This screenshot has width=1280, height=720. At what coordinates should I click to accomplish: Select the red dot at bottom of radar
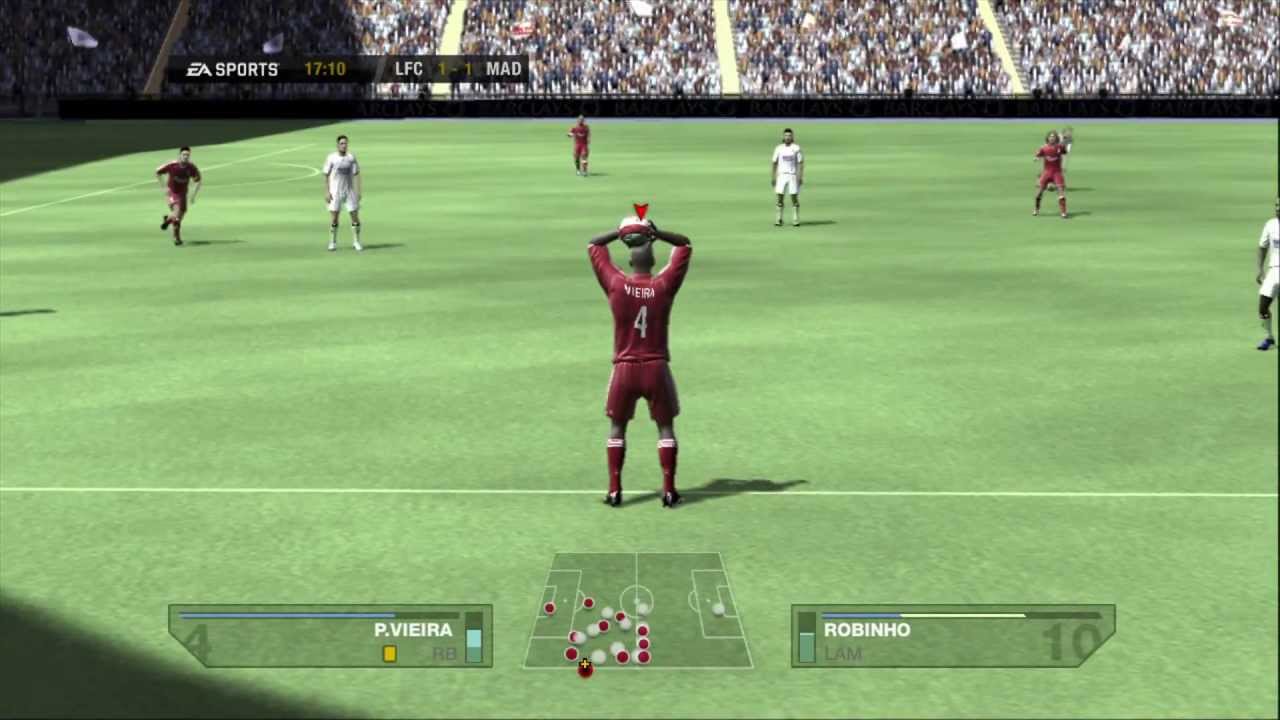(x=584, y=668)
